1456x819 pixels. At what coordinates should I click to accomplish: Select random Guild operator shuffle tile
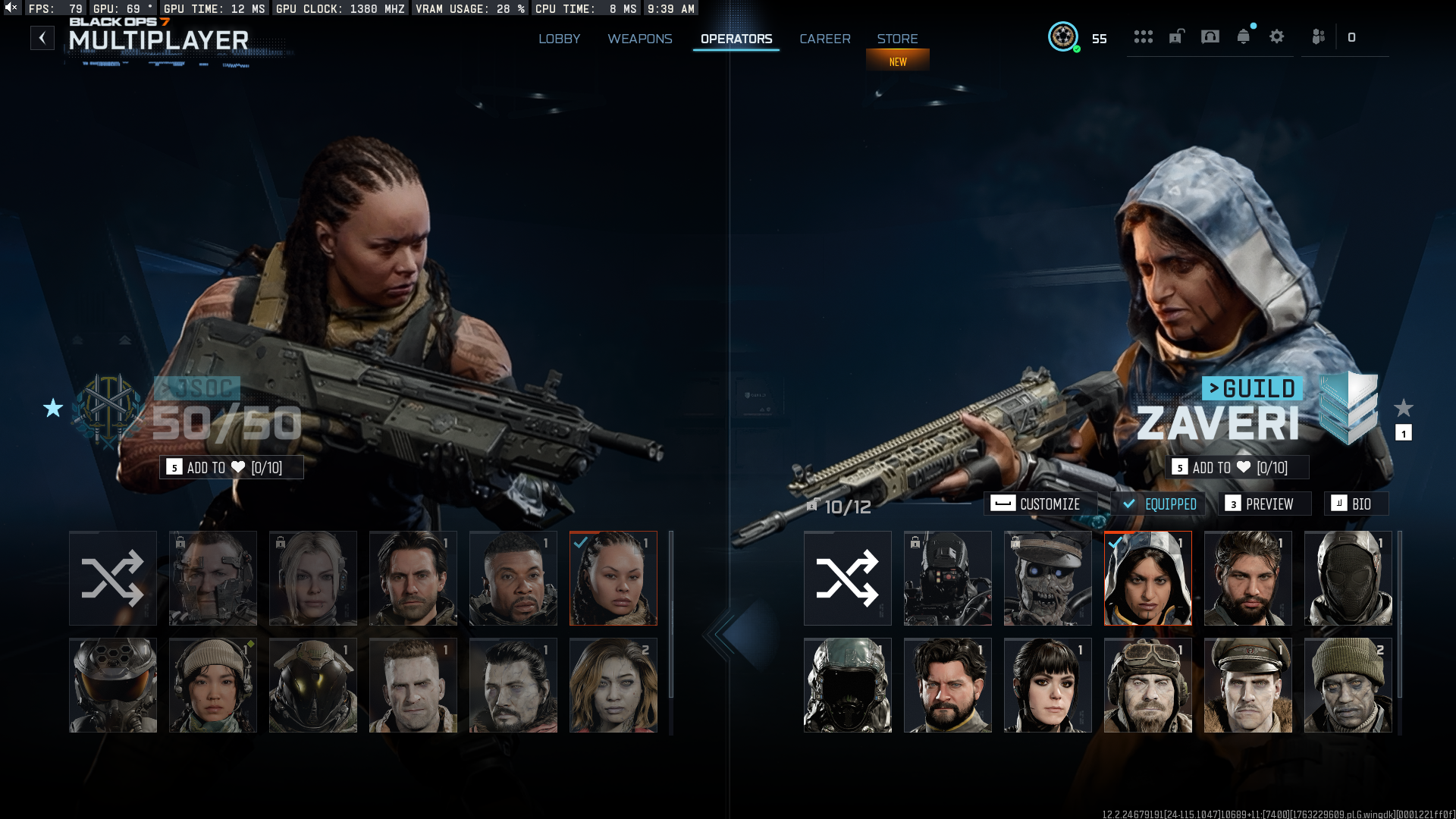coord(847,579)
